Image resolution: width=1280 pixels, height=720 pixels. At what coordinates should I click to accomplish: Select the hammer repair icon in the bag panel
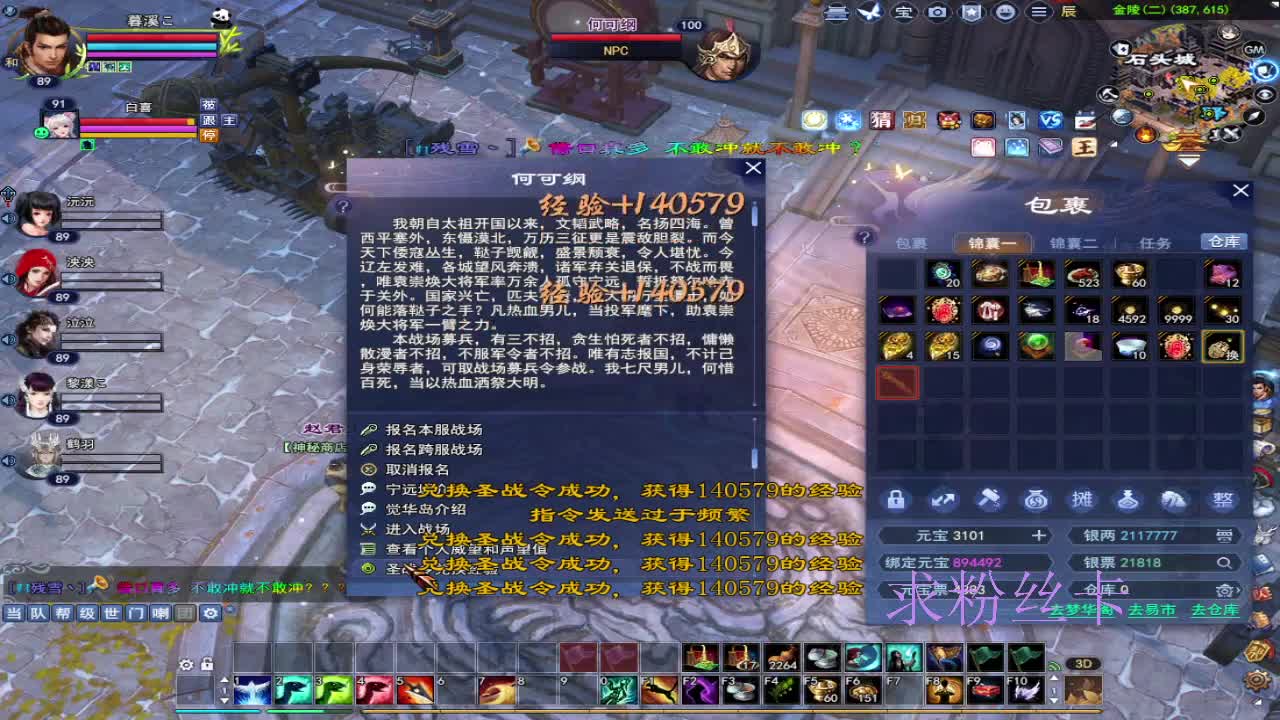coord(990,499)
